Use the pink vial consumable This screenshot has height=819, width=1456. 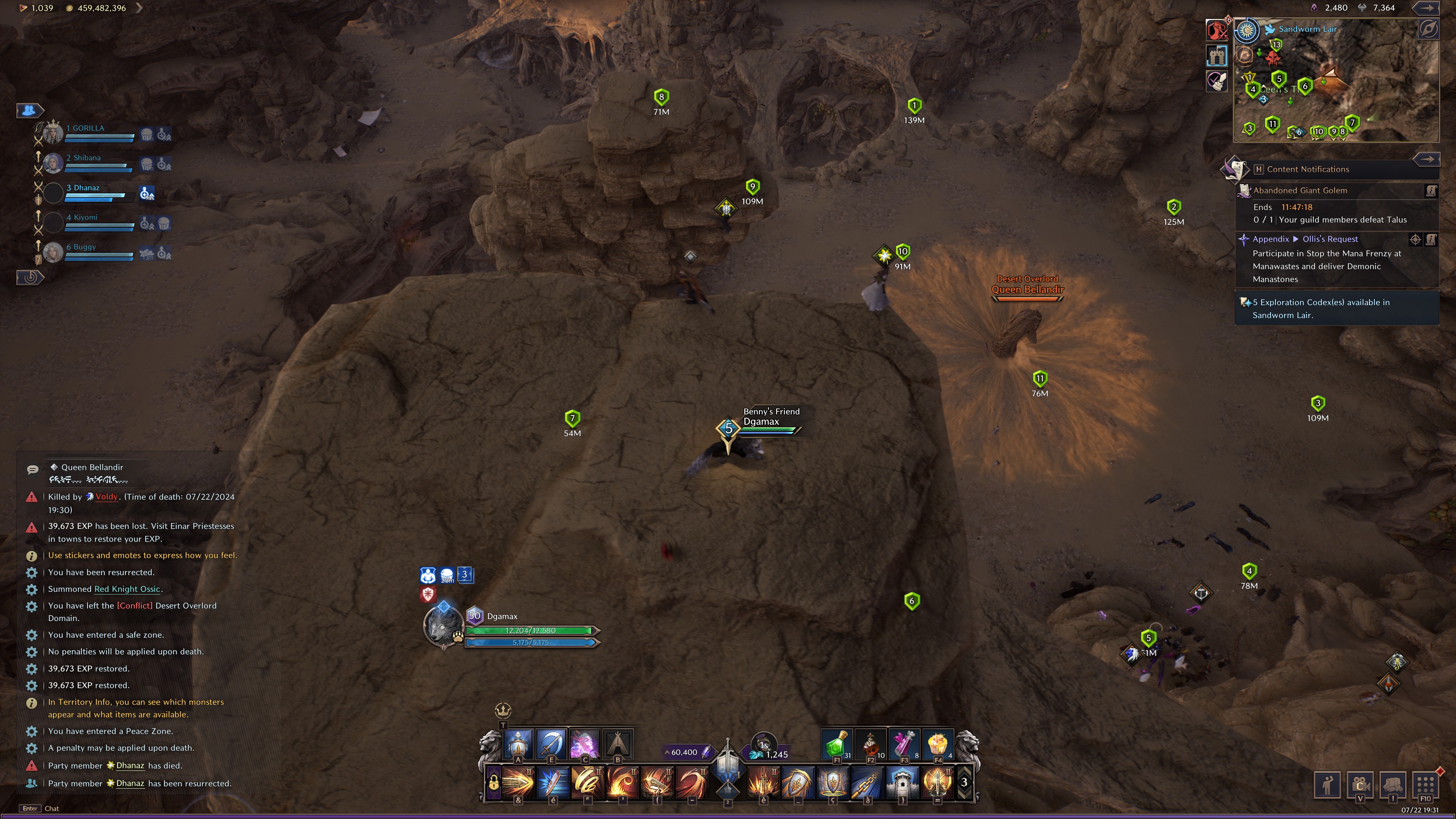click(904, 744)
